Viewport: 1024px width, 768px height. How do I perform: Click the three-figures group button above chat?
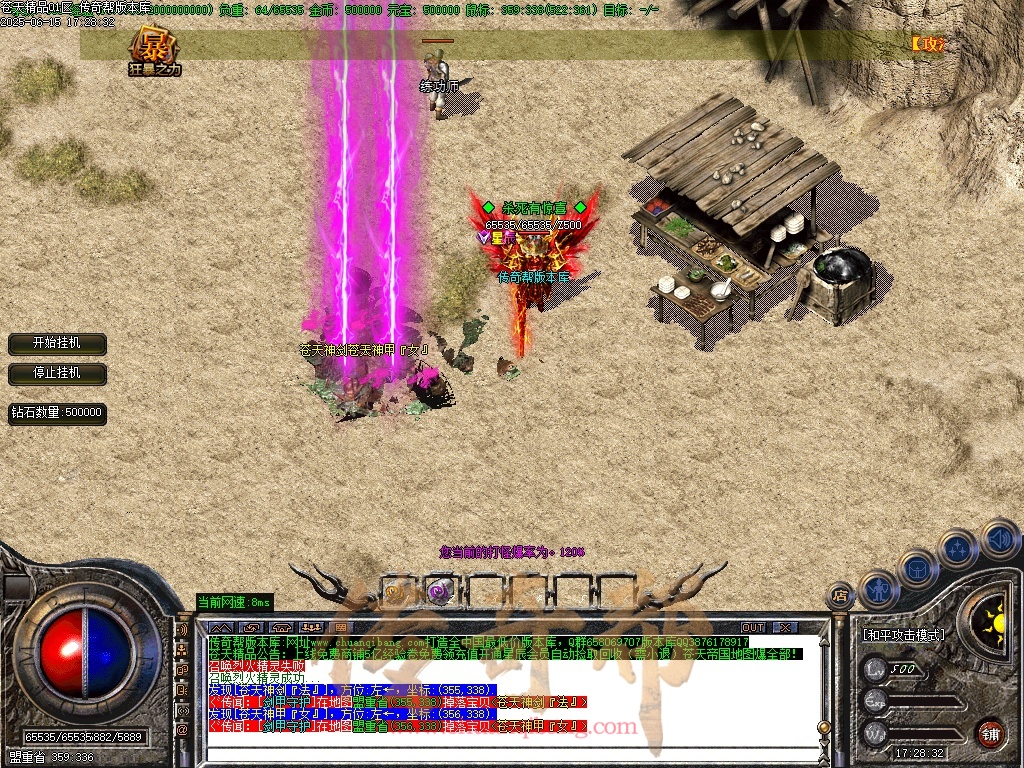[310, 627]
